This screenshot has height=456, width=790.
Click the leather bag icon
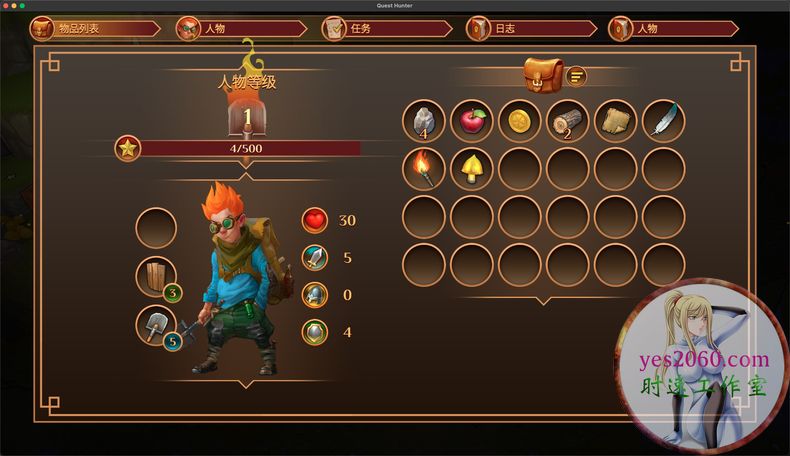click(x=544, y=76)
